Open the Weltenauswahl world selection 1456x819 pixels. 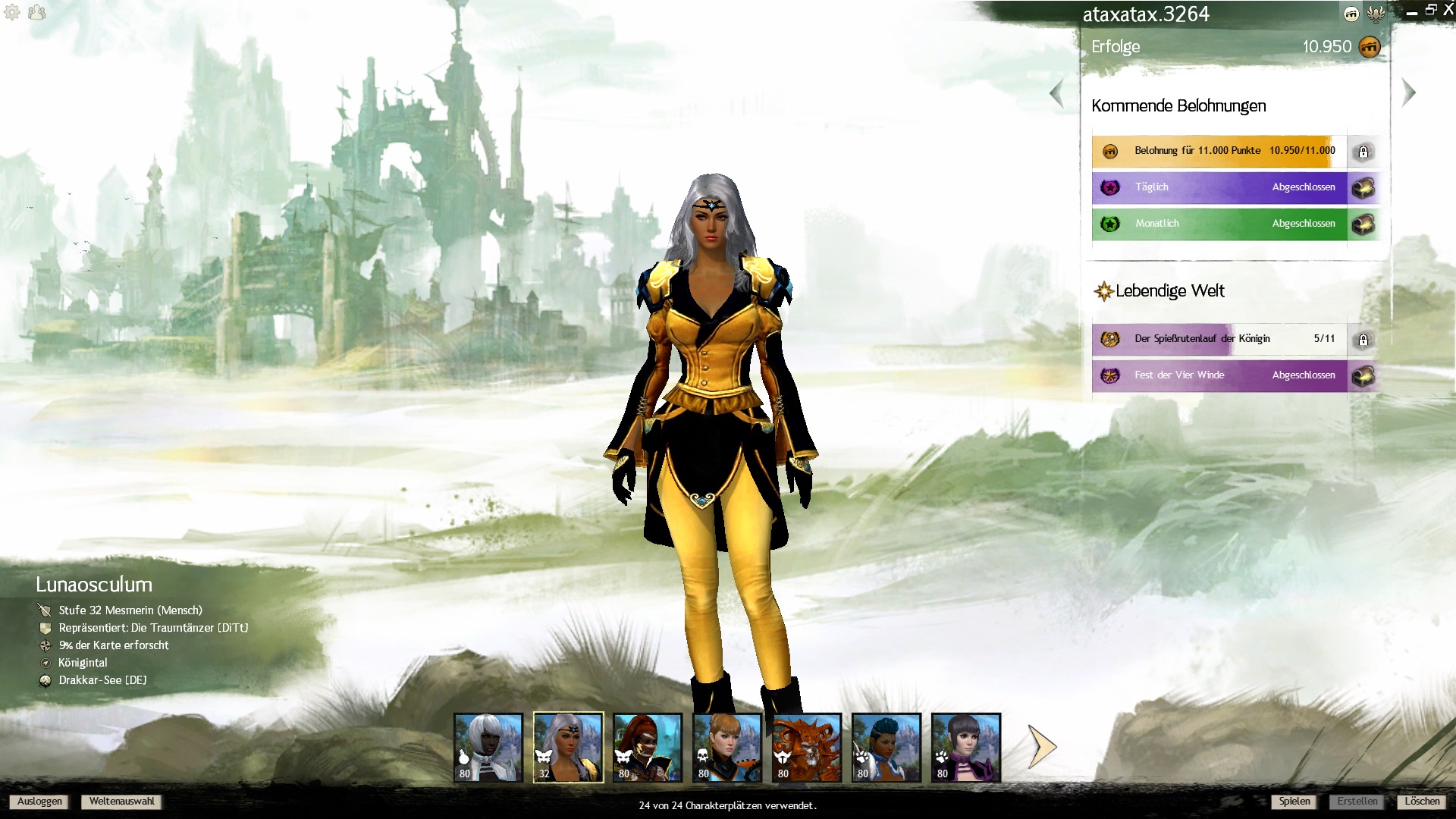coord(121,802)
